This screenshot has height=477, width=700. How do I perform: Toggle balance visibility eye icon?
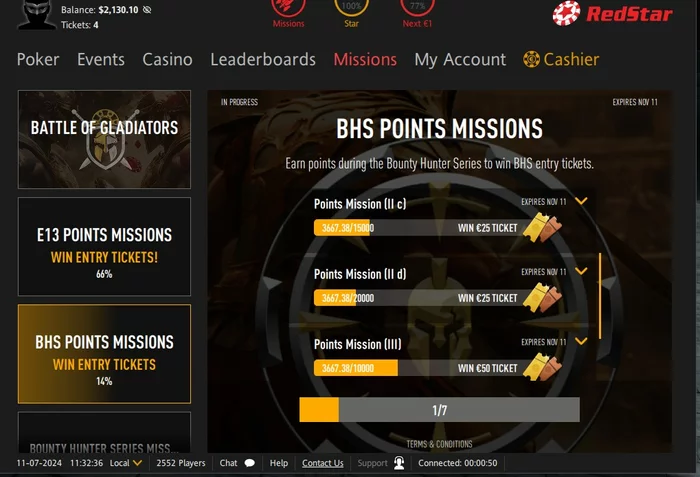pyautogui.click(x=147, y=10)
